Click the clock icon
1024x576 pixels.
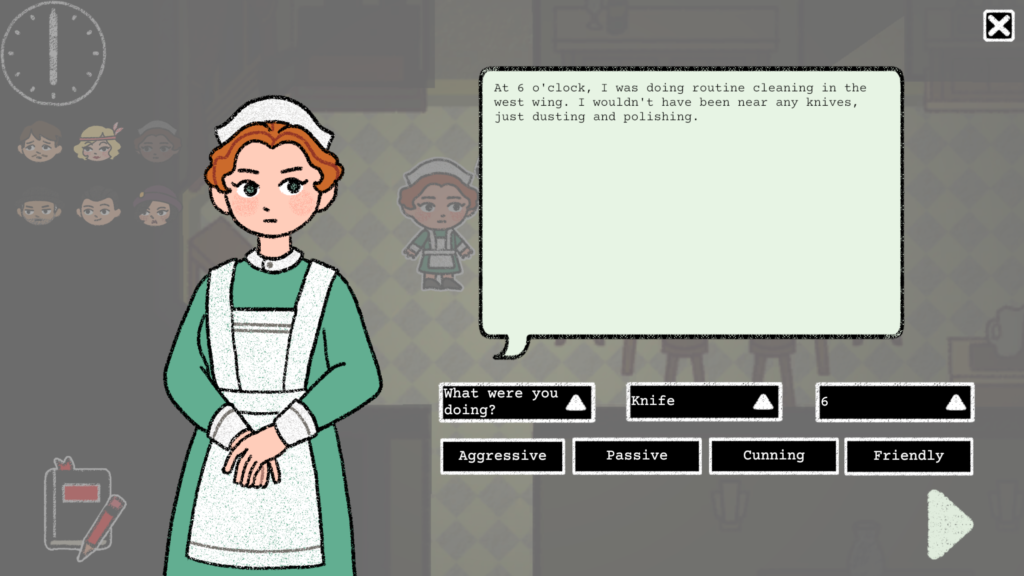click(x=53, y=52)
